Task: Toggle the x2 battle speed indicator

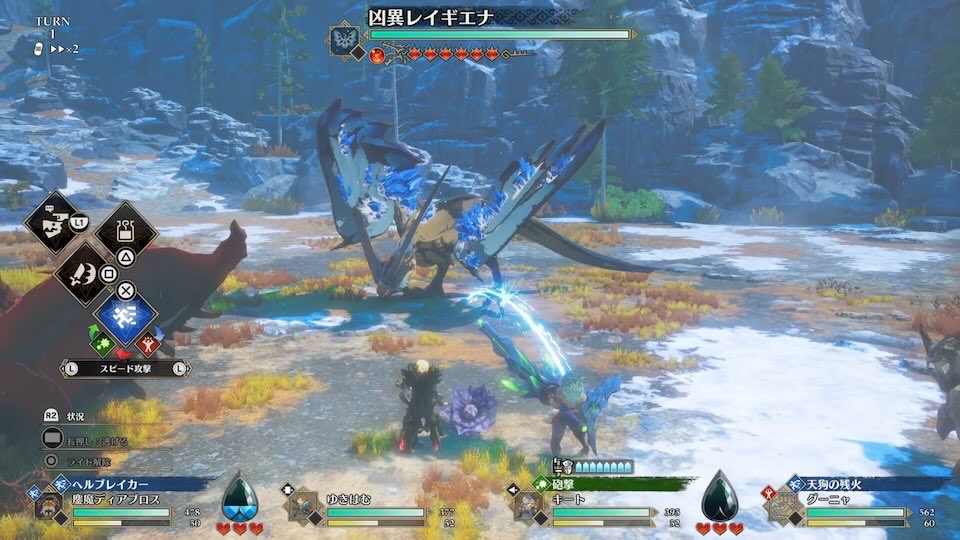Action: point(66,49)
